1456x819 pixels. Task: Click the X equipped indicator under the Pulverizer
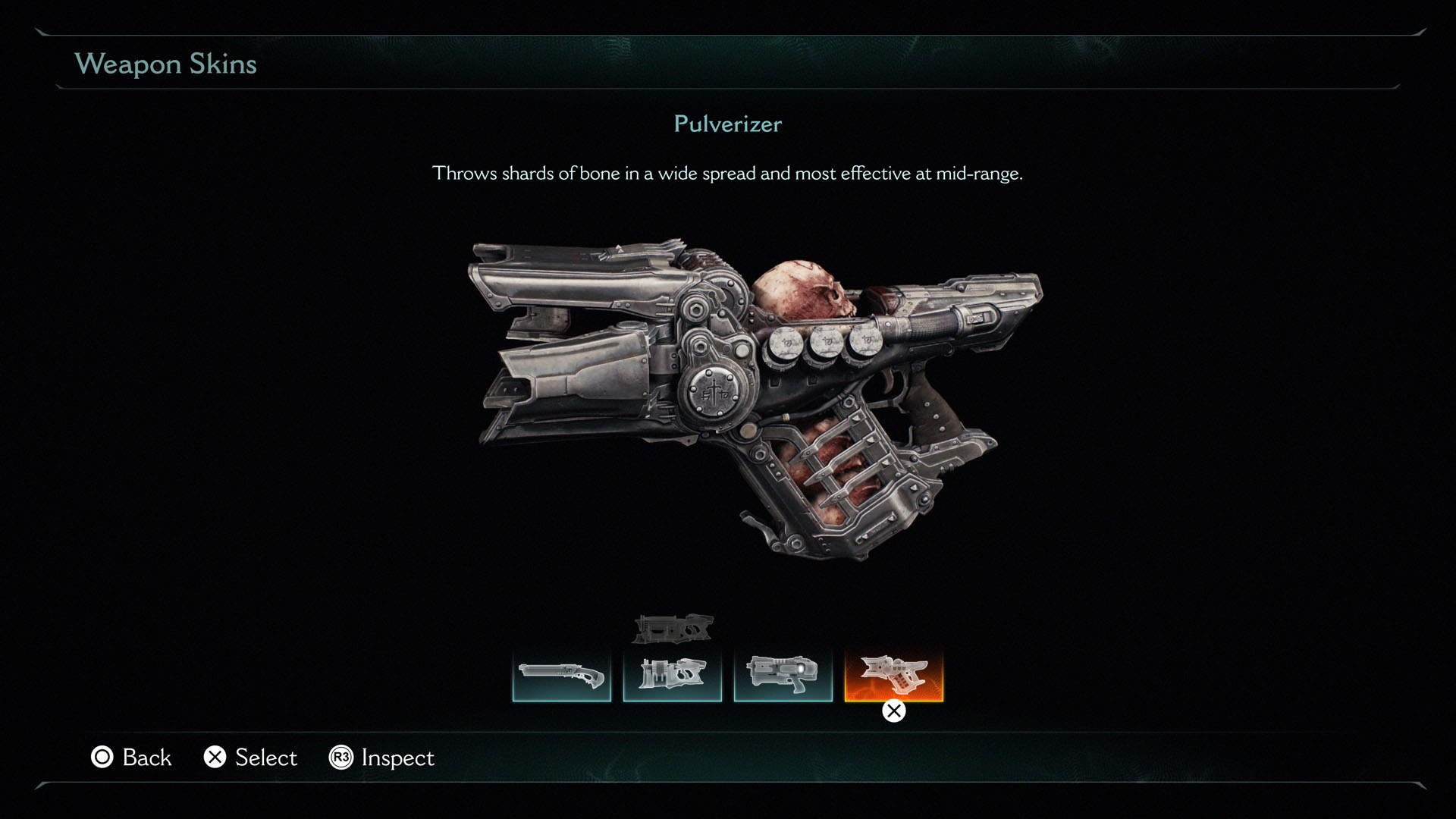point(893,711)
